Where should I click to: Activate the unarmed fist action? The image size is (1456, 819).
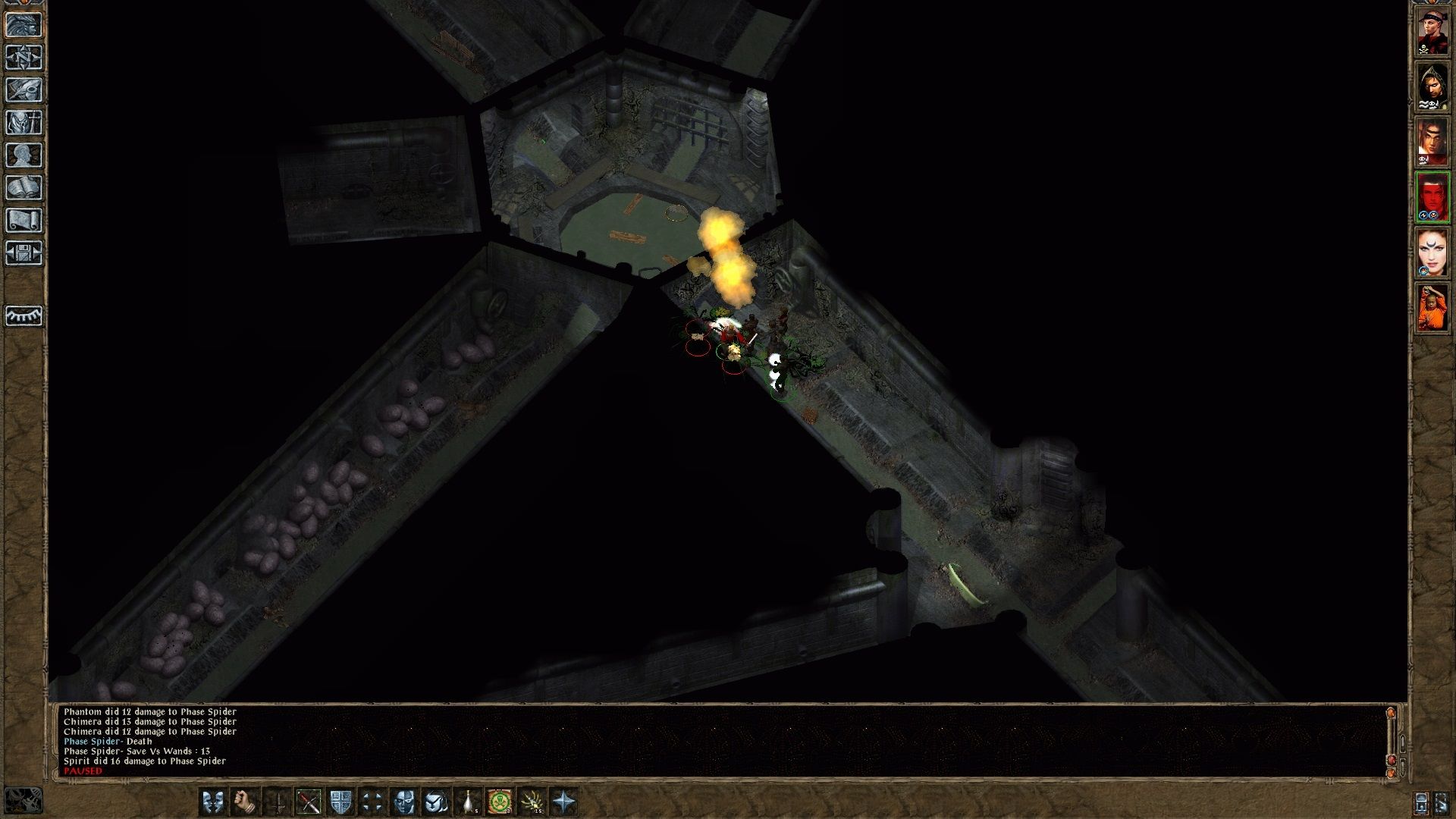click(245, 802)
